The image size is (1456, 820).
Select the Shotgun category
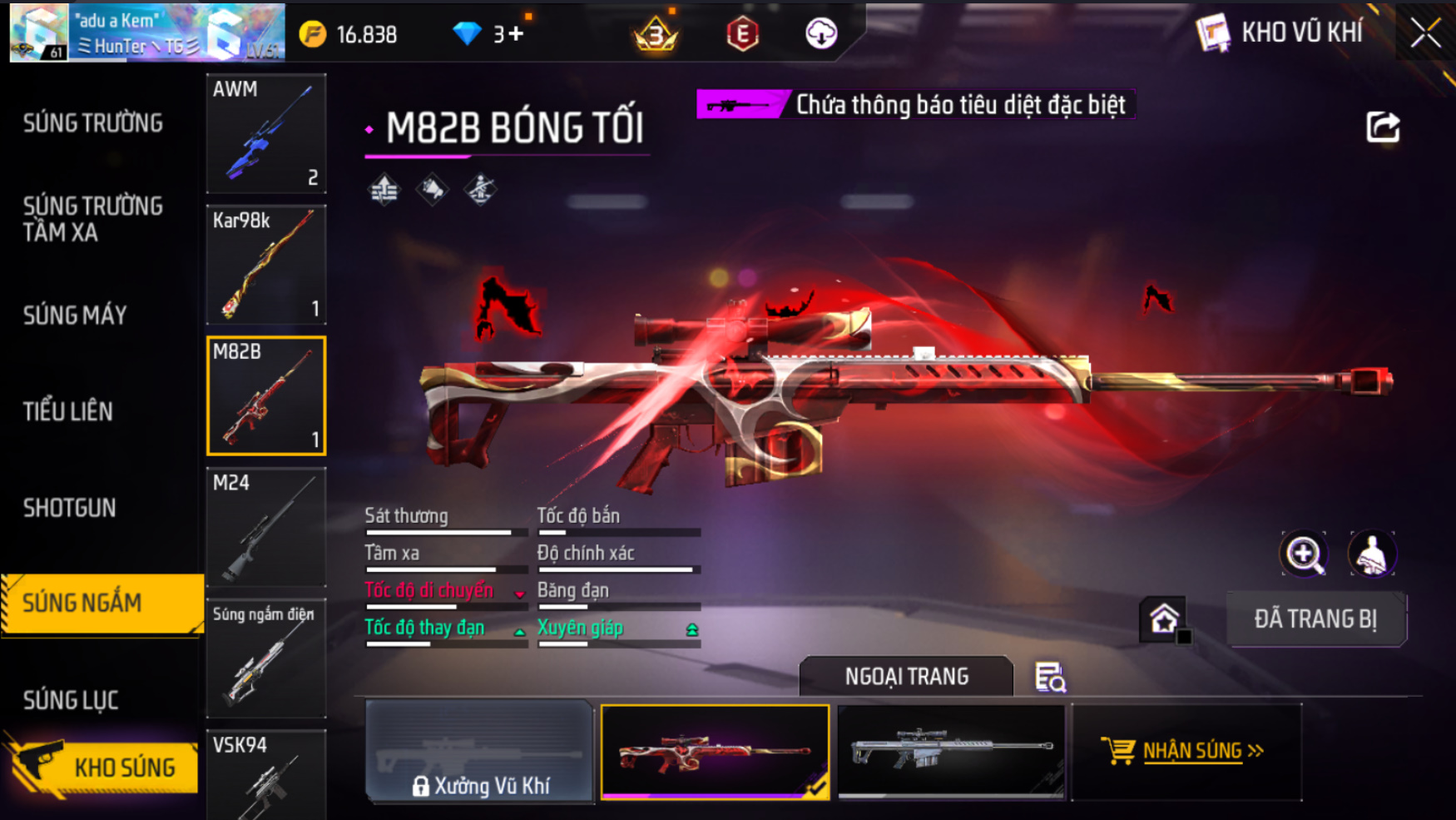[x=70, y=508]
